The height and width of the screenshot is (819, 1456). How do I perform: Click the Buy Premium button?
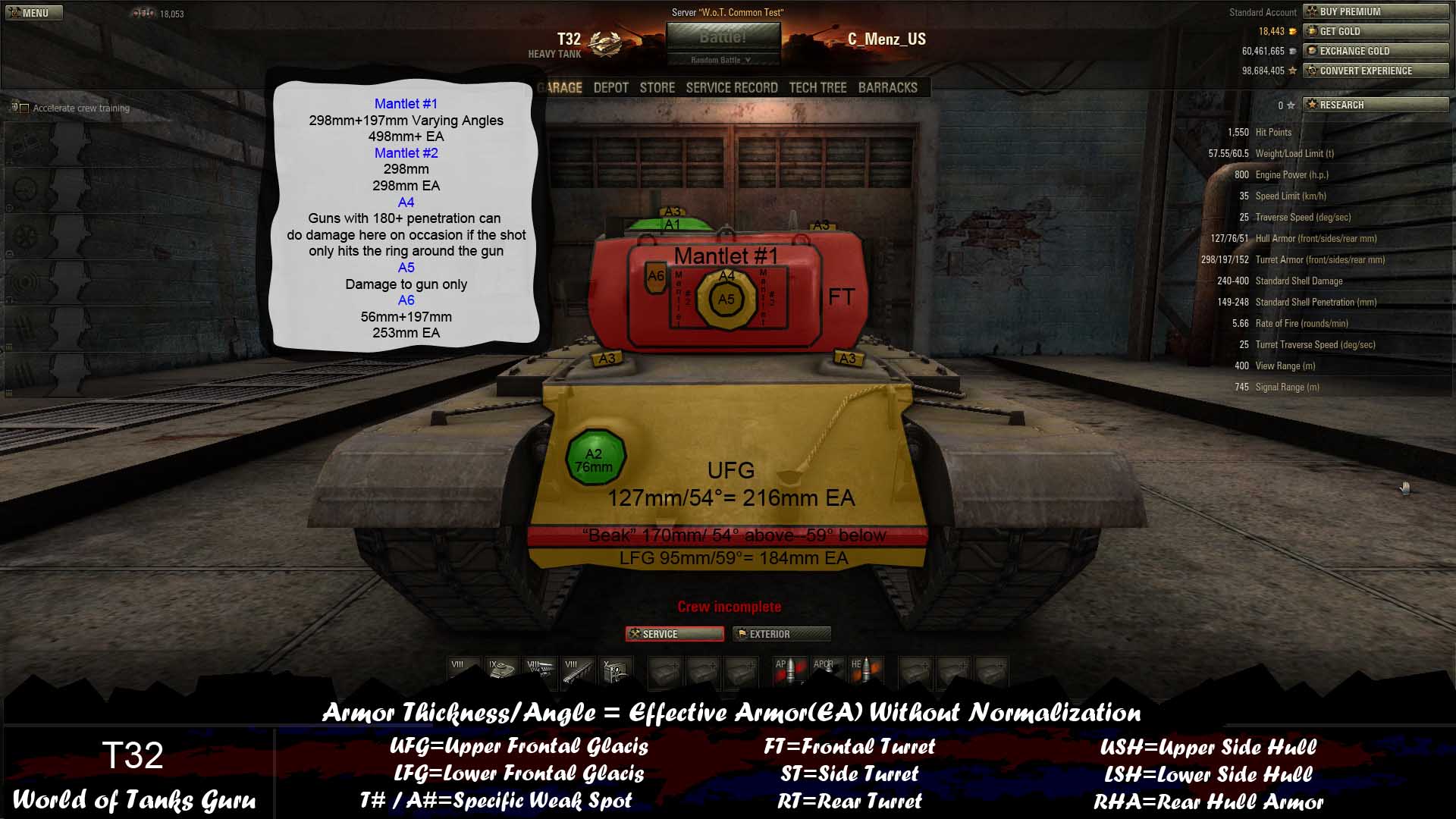pyautogui.click(x=1375, y=11)
